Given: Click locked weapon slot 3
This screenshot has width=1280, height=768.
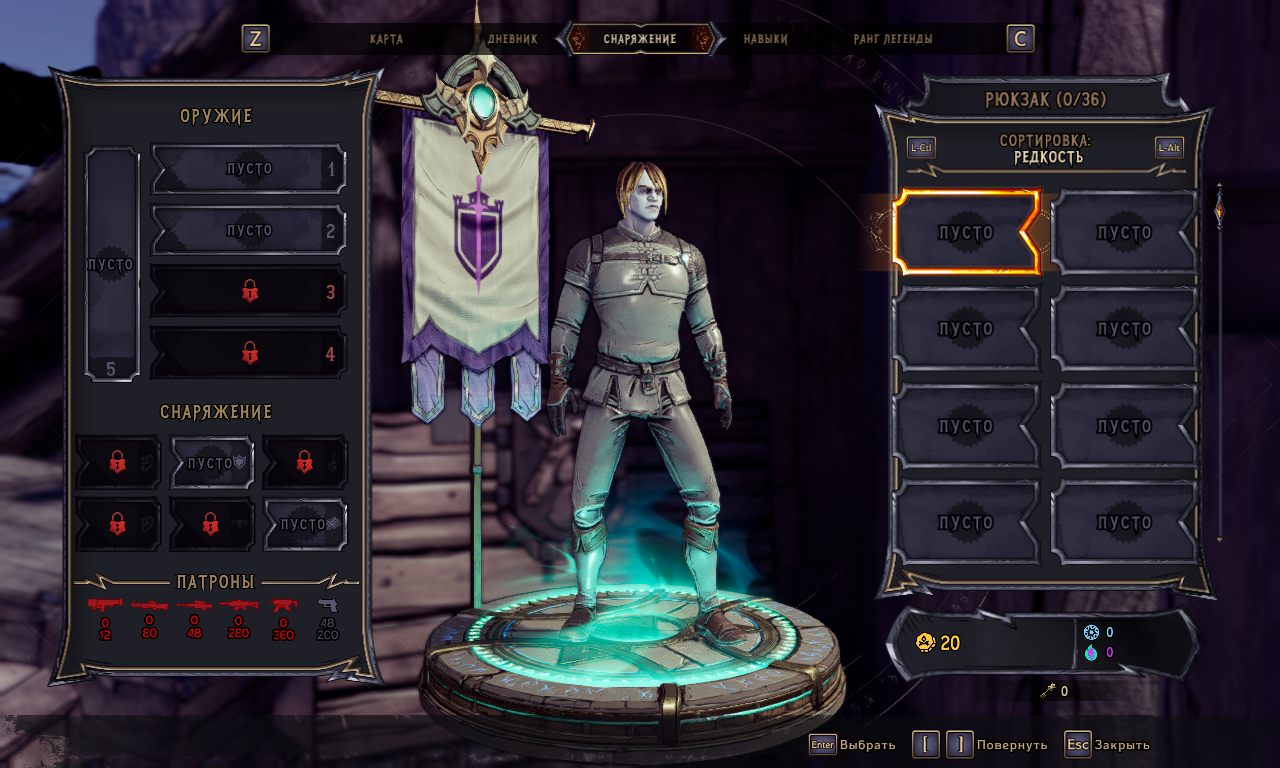Looking at the screenshot, I should click(x=248, y=292).
